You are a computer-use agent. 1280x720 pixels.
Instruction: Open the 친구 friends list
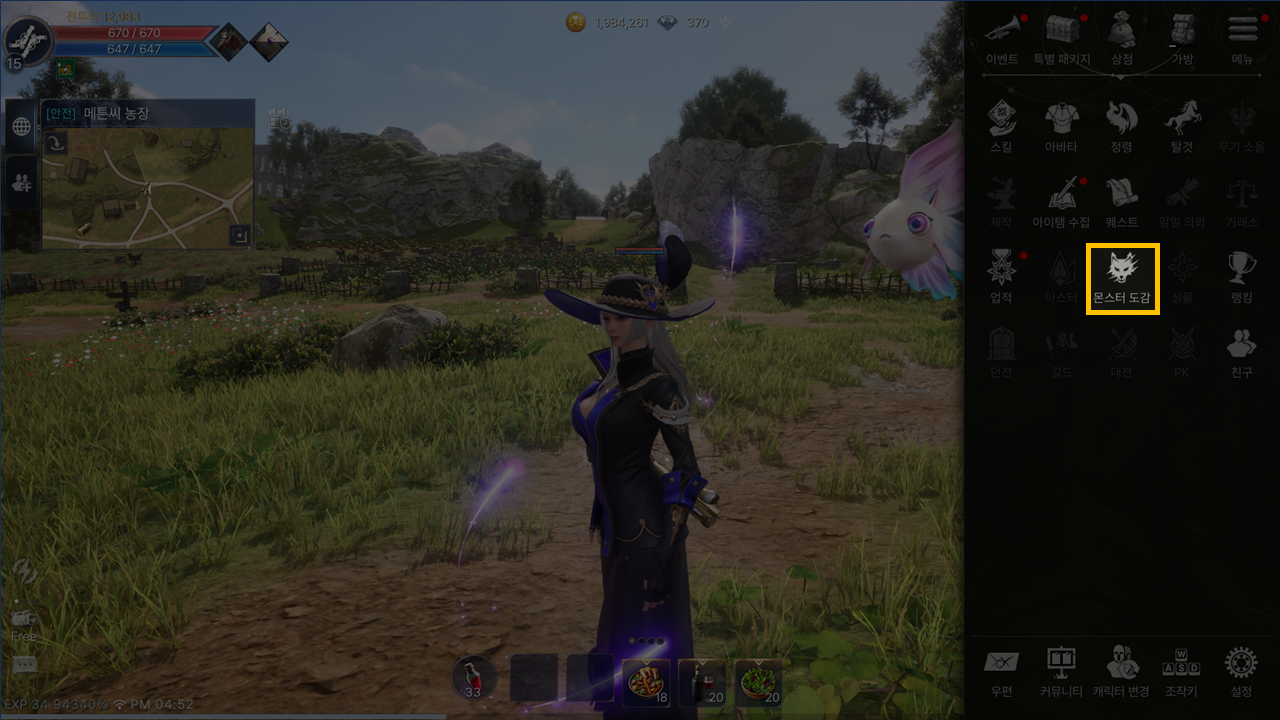(x=1242, y=350)
